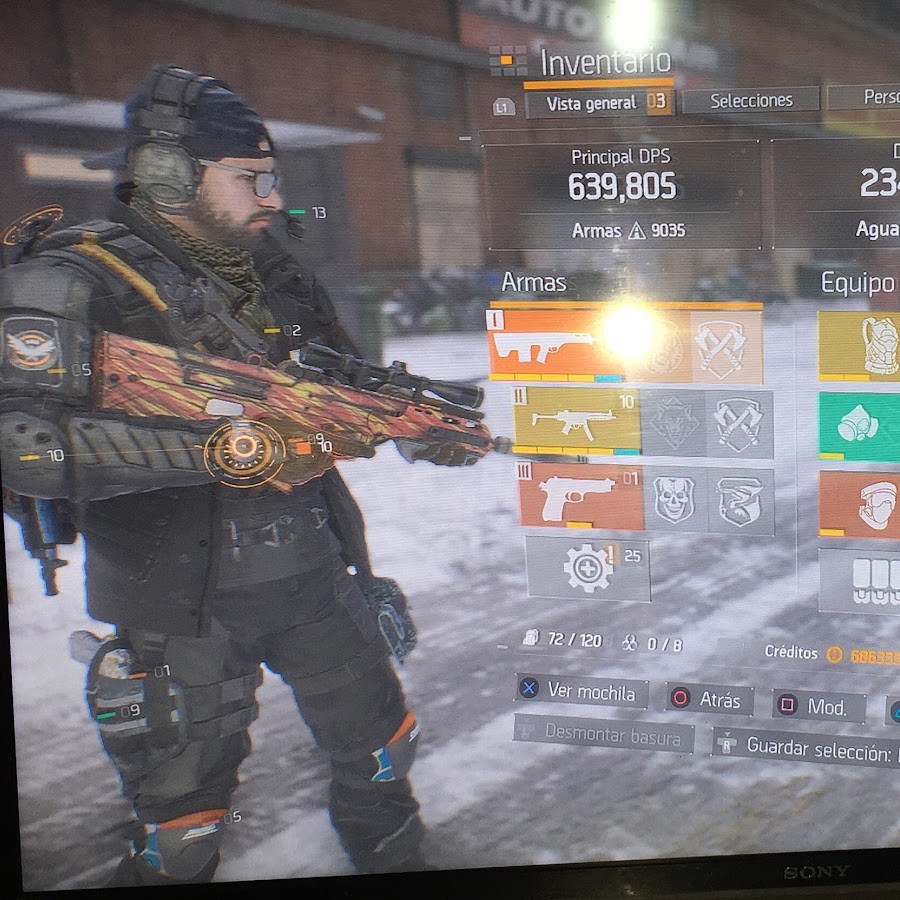Select the secondary yellow submachine gun slot
Screen dimensions: 900x900
click(x=577, y=421)
